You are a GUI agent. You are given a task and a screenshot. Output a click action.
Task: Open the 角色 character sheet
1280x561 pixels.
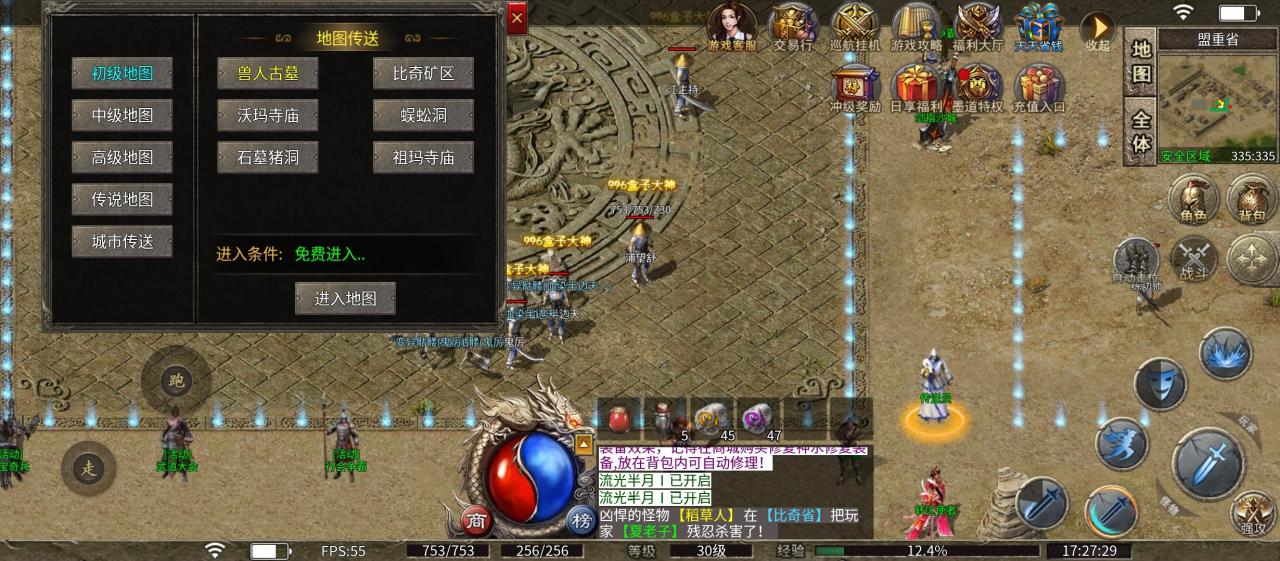coord(1192,197)
